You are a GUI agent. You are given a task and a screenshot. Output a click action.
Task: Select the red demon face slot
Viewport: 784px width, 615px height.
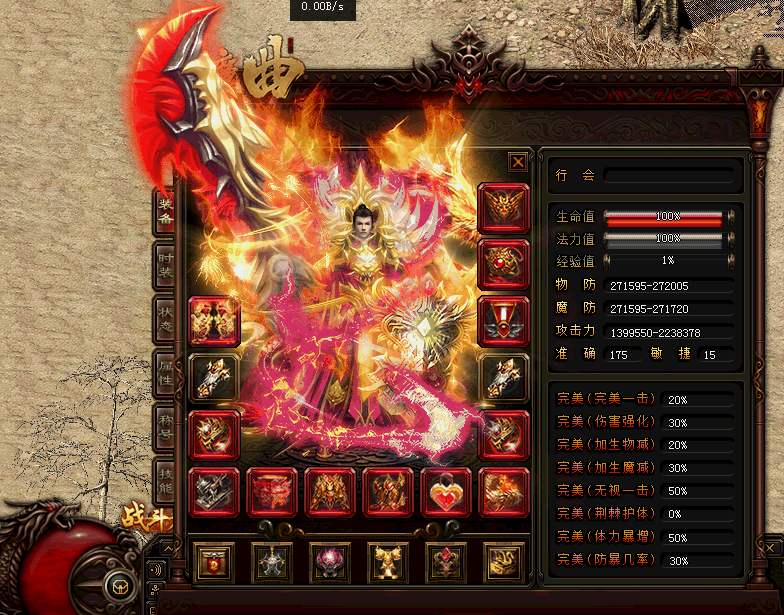[x=272, y=492]
